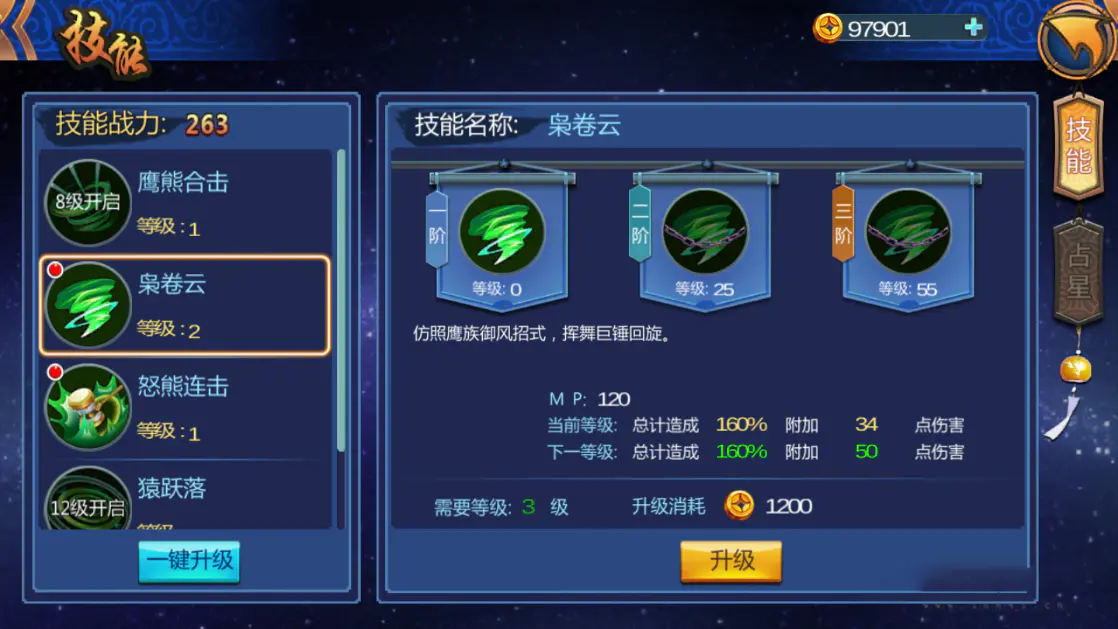View the locked 三阶 tier skill icon

point(907,232)
